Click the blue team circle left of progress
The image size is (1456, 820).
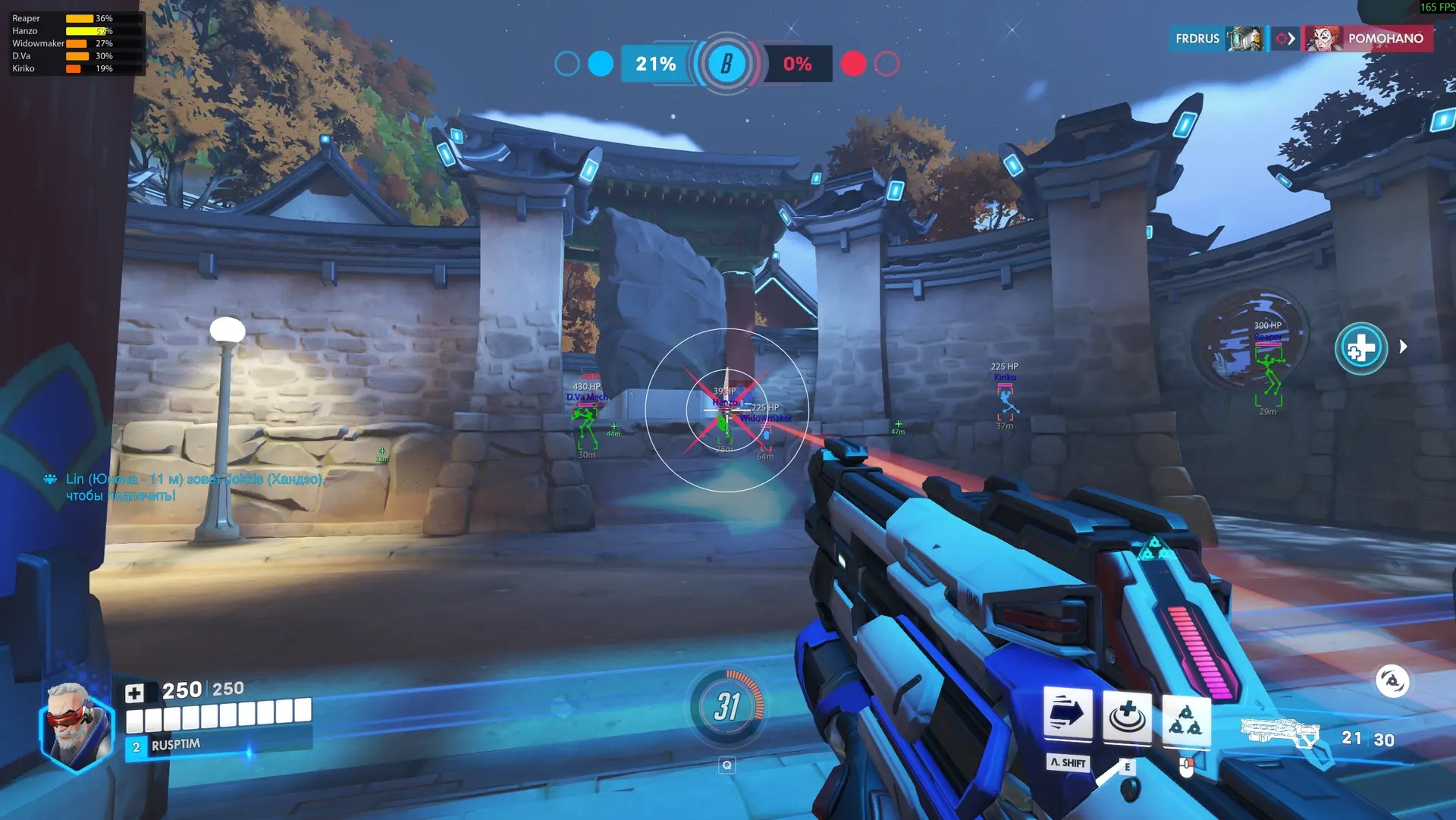[x=601, y=65]
